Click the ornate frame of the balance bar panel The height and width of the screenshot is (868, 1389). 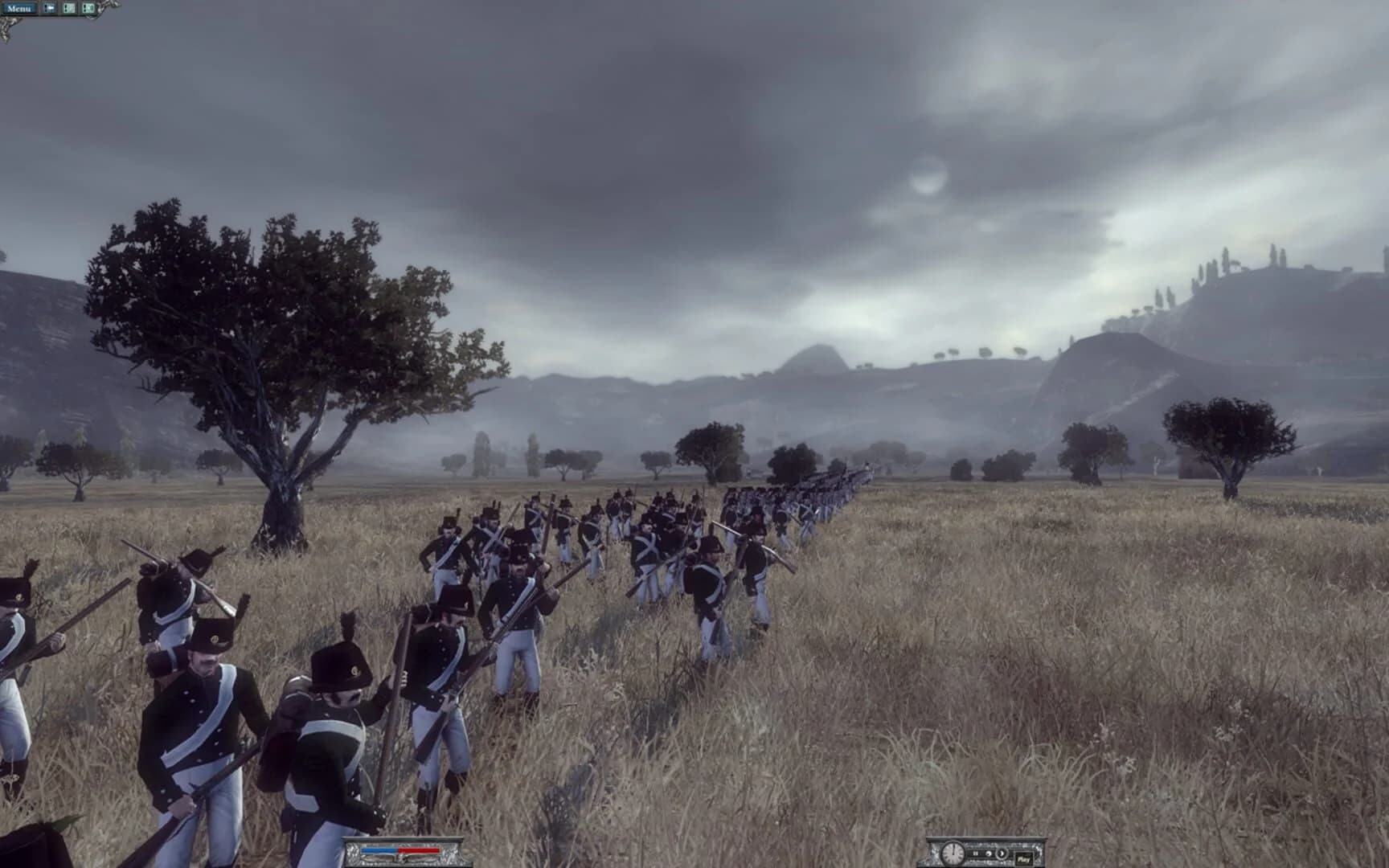[x=351, y=854]
